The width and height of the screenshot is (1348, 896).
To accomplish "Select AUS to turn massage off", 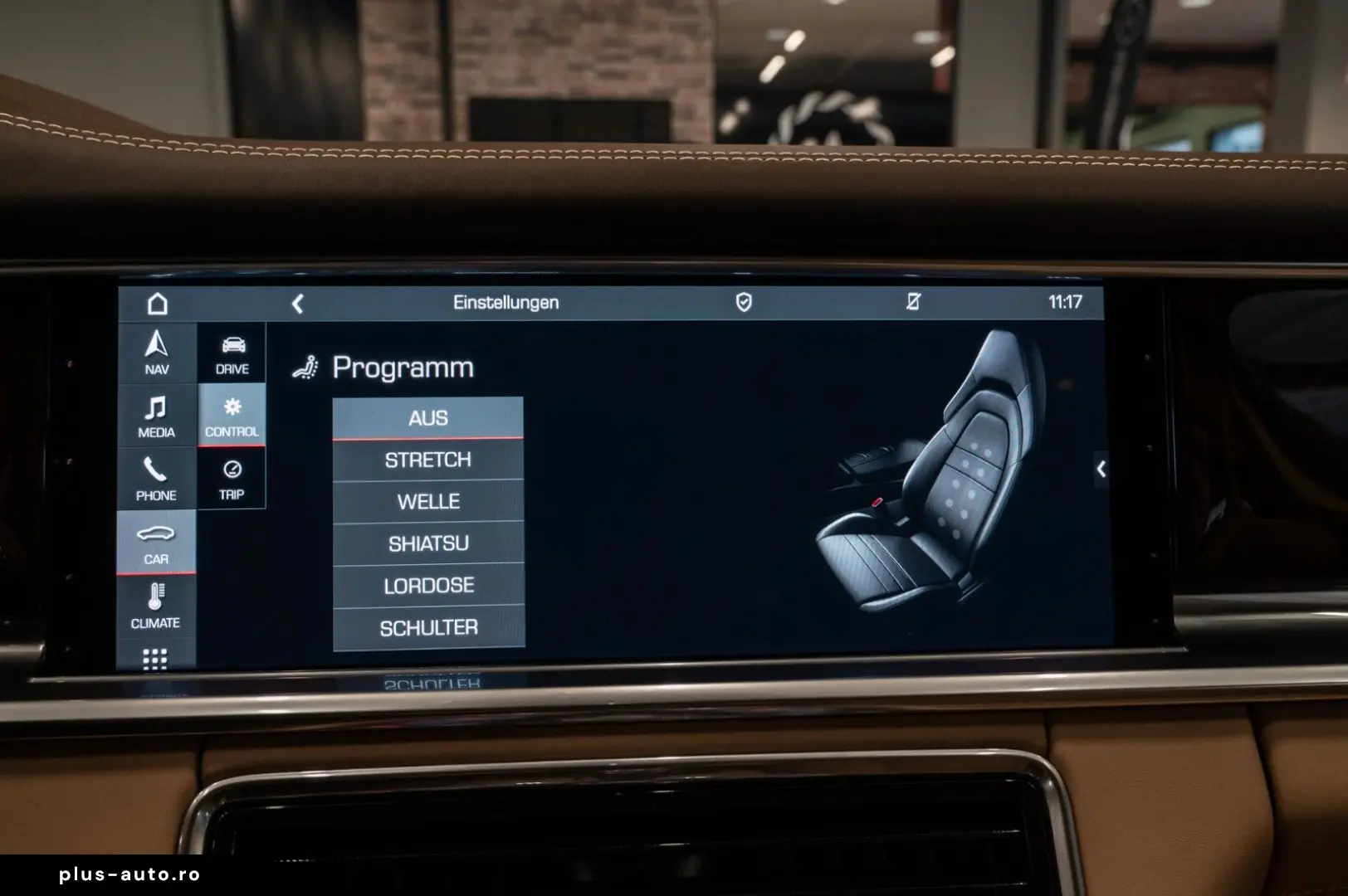I will 428,418.
